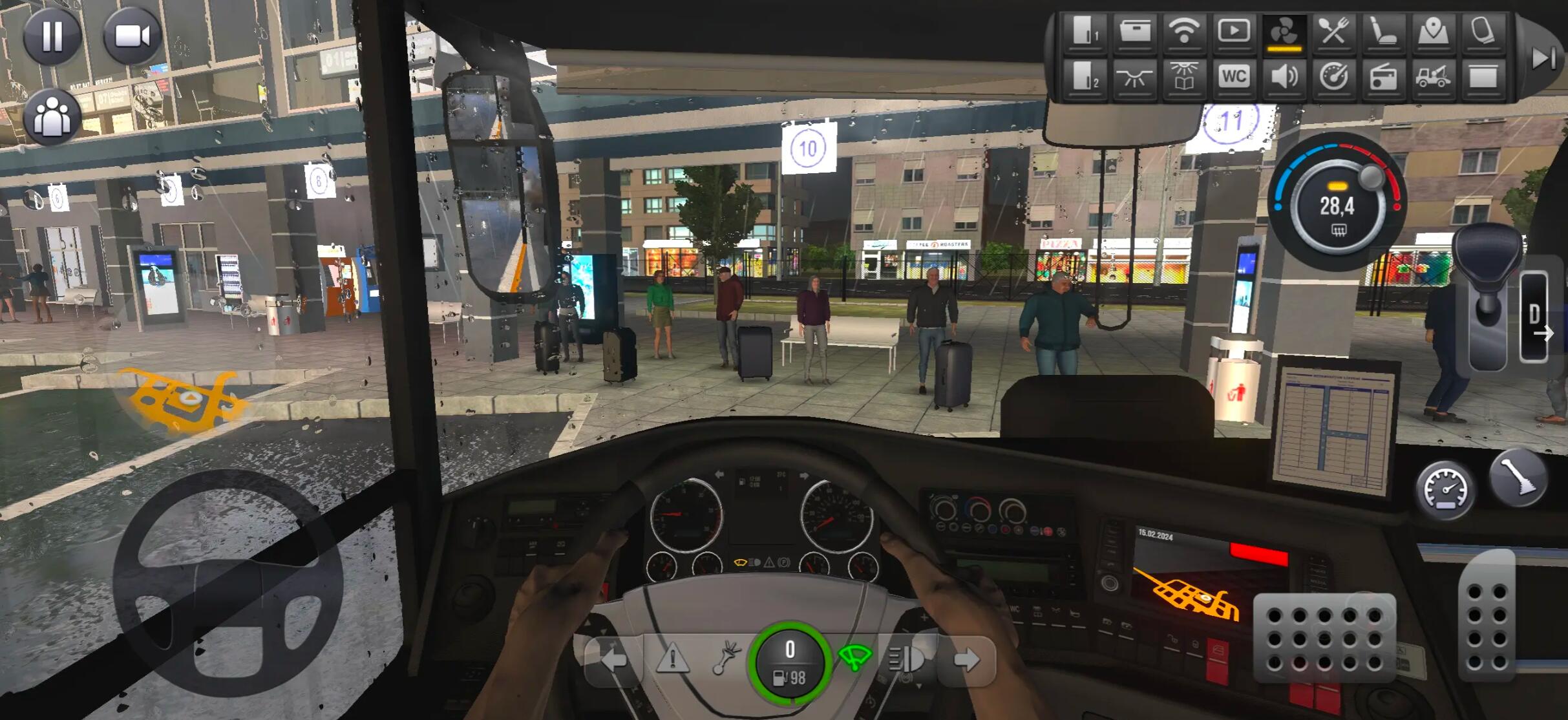The width and height of the screenshot is (1568, 720).
Task: Open the passengers panel
Action: (52, 117)
